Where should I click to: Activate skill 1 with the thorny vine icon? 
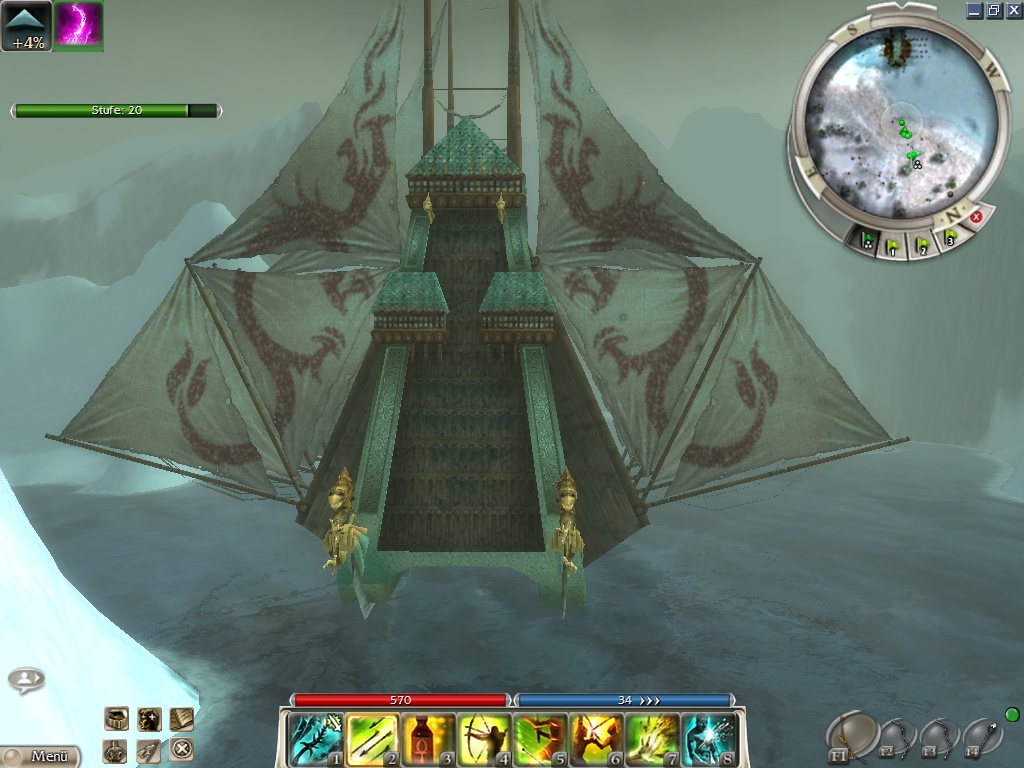click(316, 740)
